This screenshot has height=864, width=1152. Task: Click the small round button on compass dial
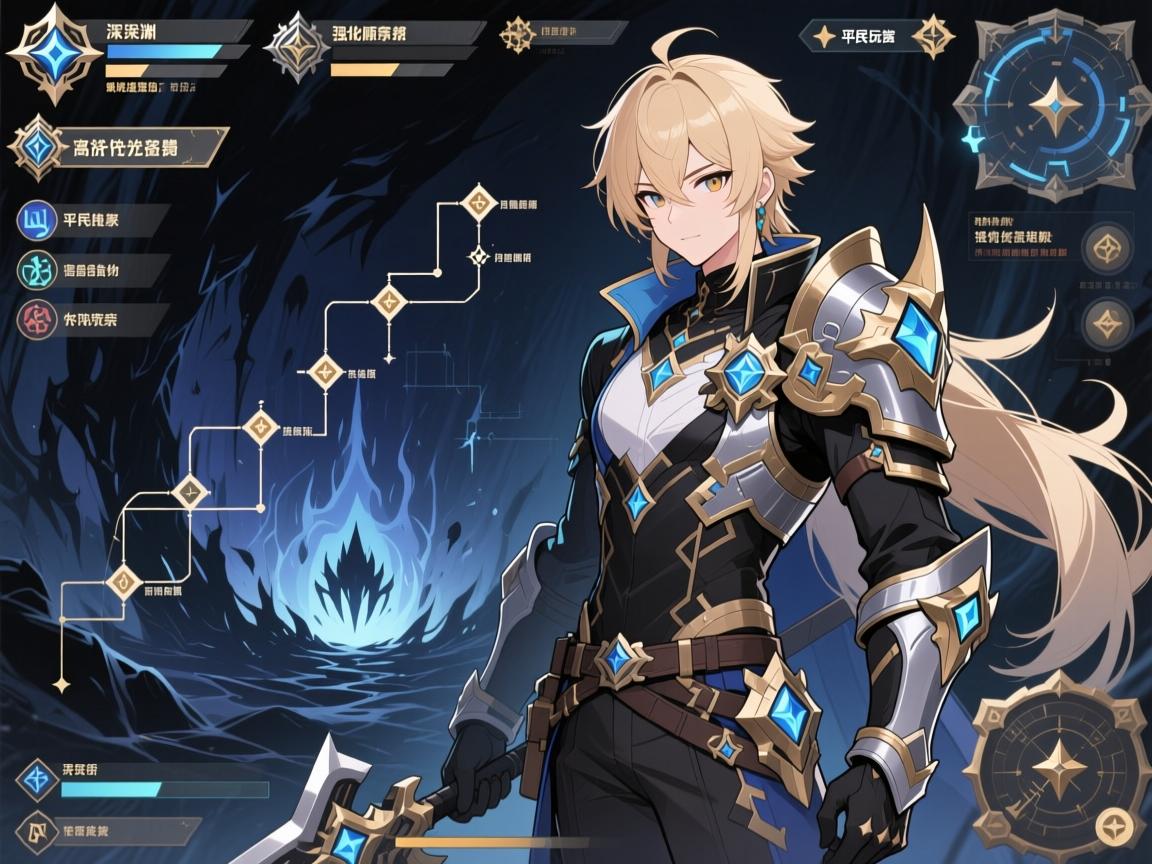click(x=1108, y=825)
